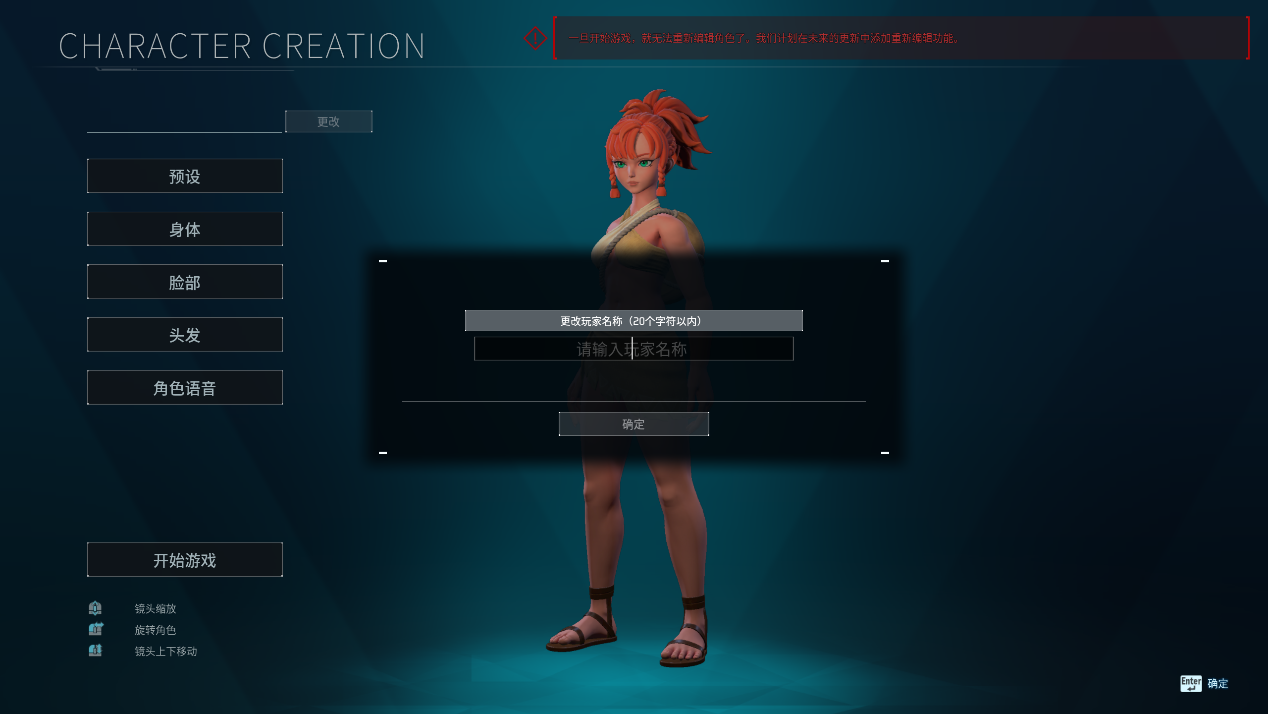Confirm the name with the 确定 dialog button
1268x714 pixels.
pyautogui.click(x=633, y=424)
